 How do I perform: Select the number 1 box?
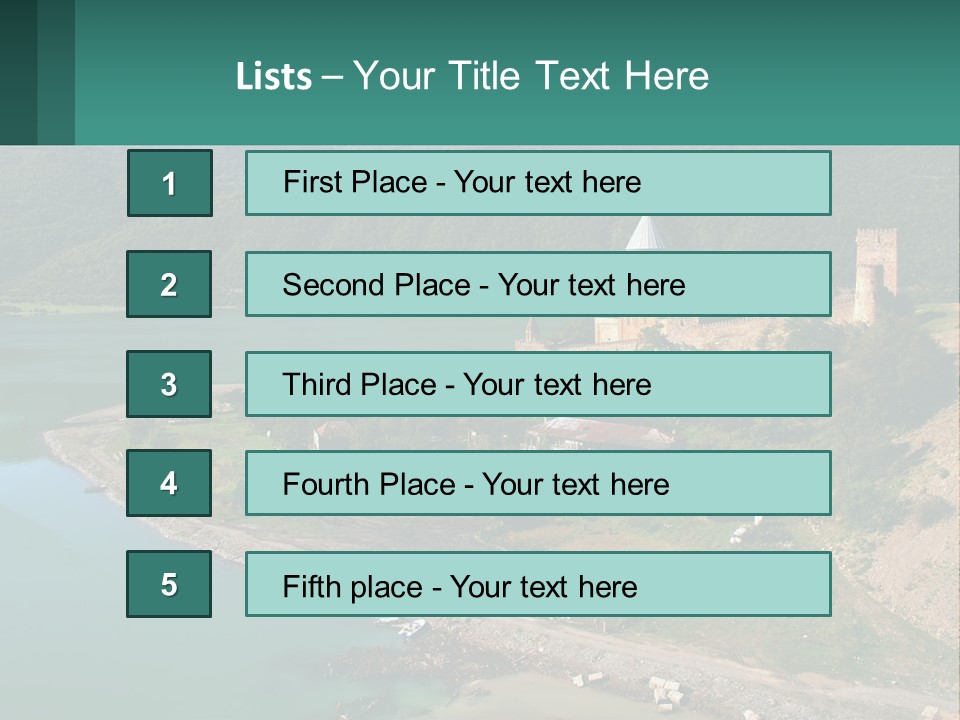point(170,183)
